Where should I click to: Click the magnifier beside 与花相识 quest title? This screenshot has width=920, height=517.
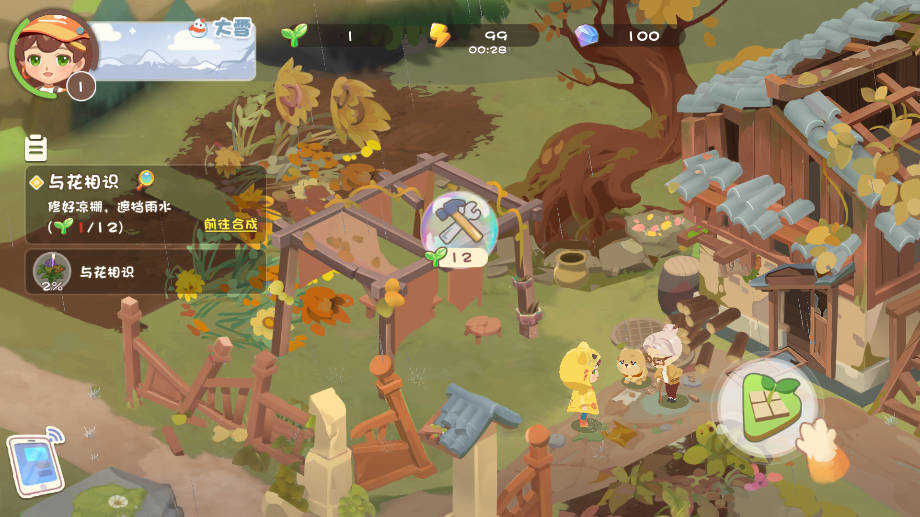coord(146,180)
